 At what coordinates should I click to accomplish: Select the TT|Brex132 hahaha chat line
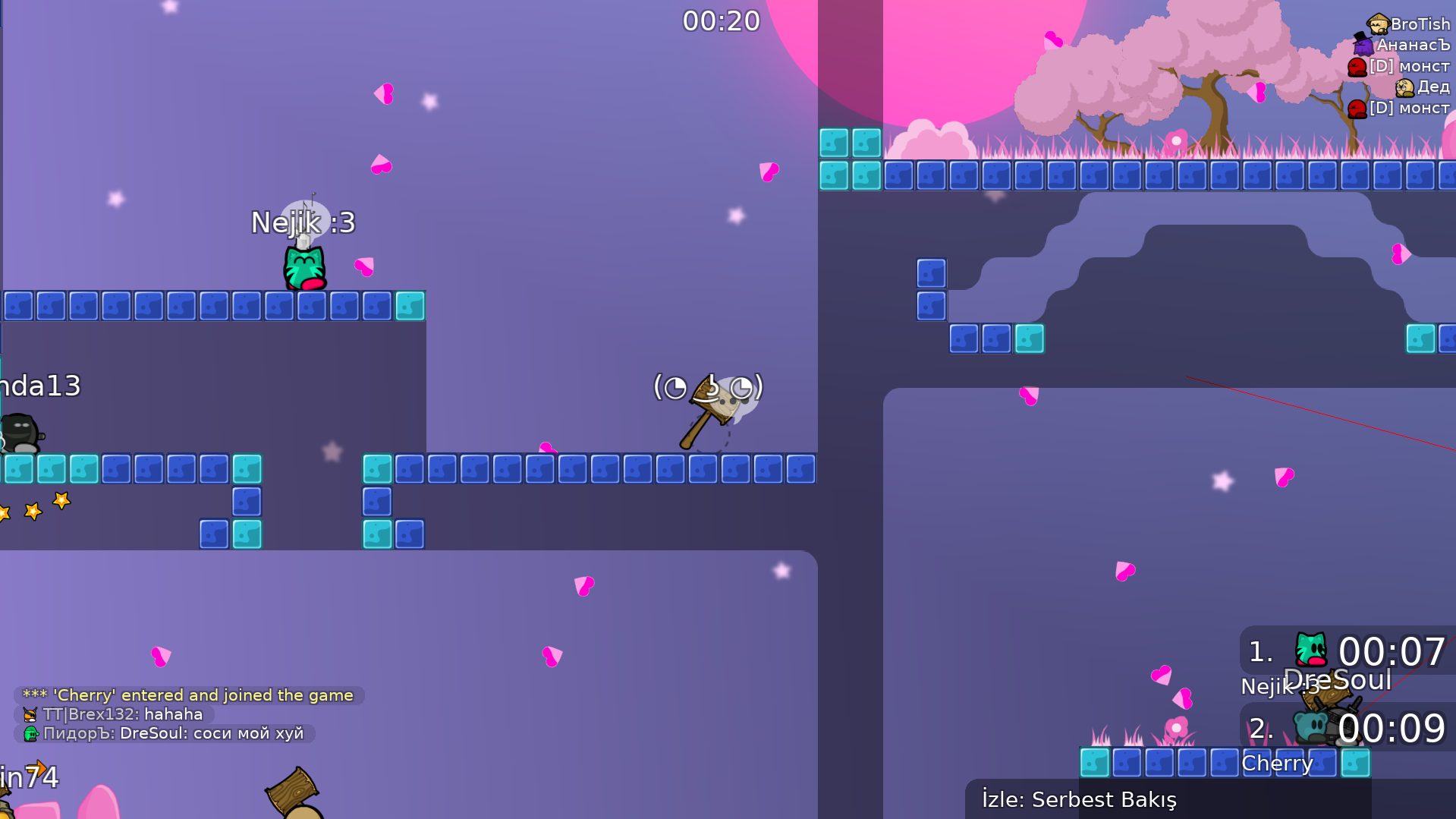tap(114, 714)
